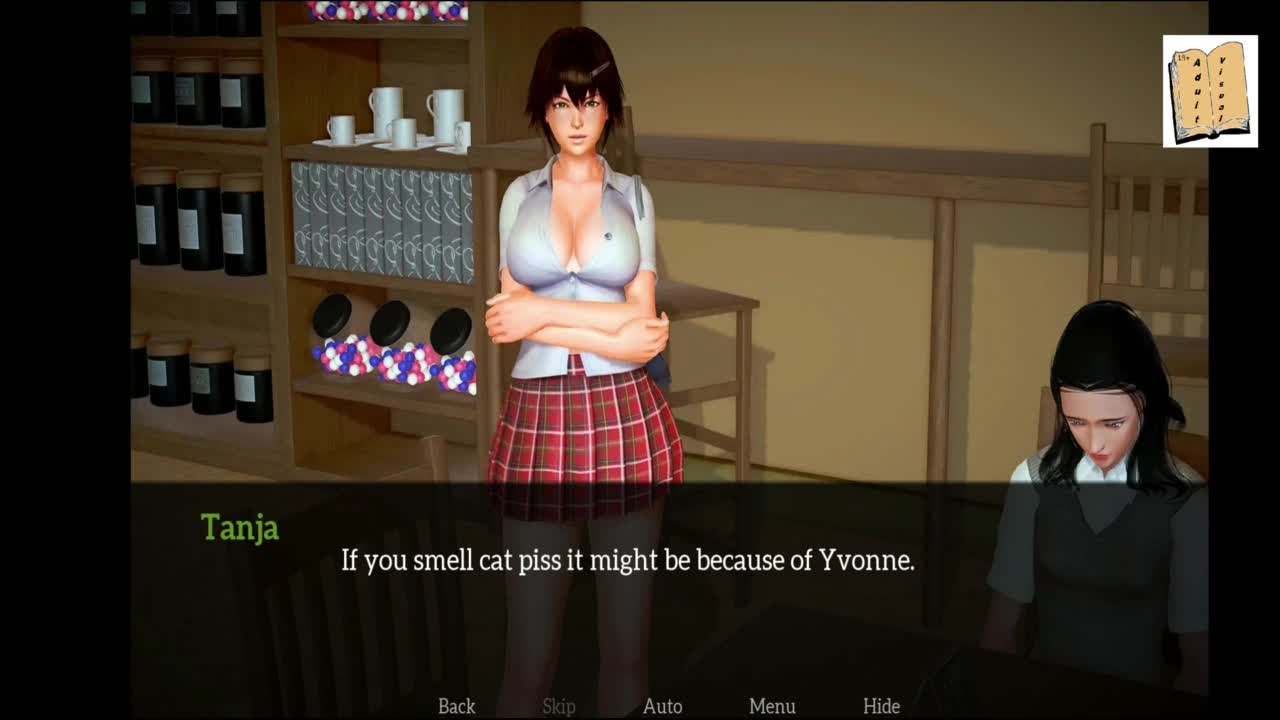The image size is (1280, 720).
Task: Enable Auto dialogue advance
Action: coord(662,706)
